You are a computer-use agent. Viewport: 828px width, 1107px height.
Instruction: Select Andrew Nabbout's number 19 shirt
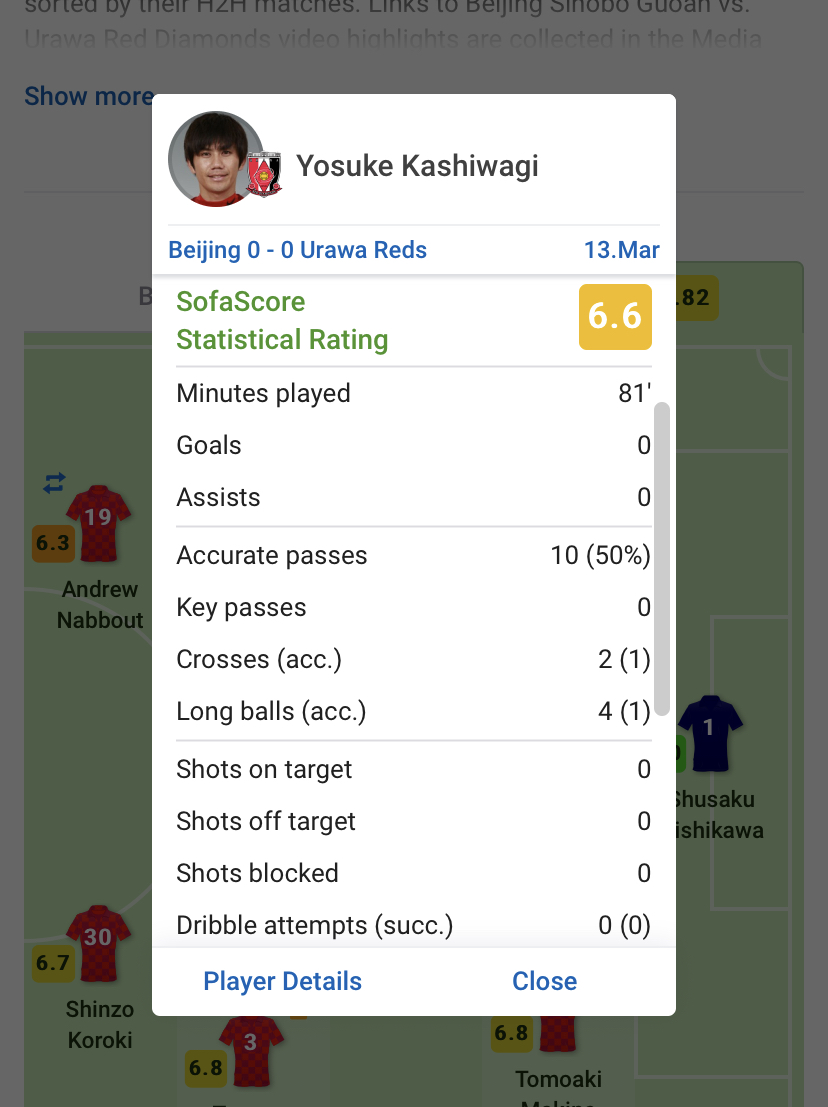pyautogui.click(x=98, y=522)
